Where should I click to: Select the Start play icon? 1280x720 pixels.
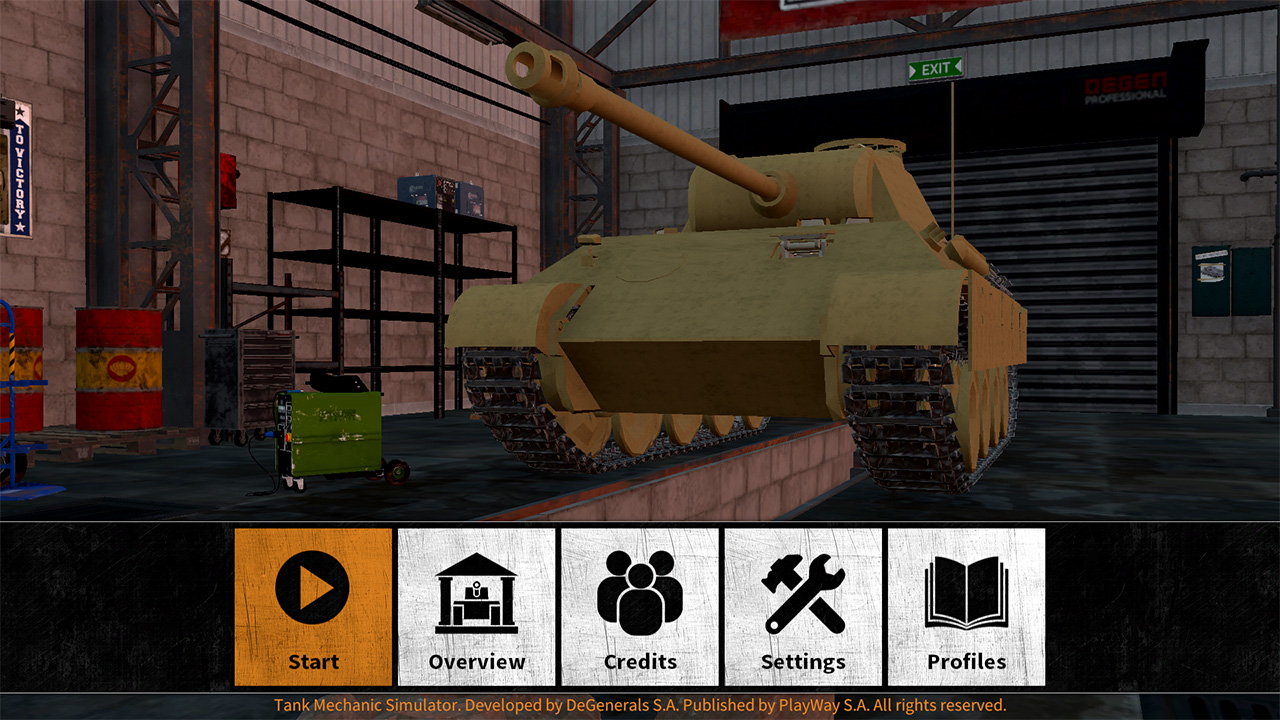pyautogui.click(x=312, y=590)
